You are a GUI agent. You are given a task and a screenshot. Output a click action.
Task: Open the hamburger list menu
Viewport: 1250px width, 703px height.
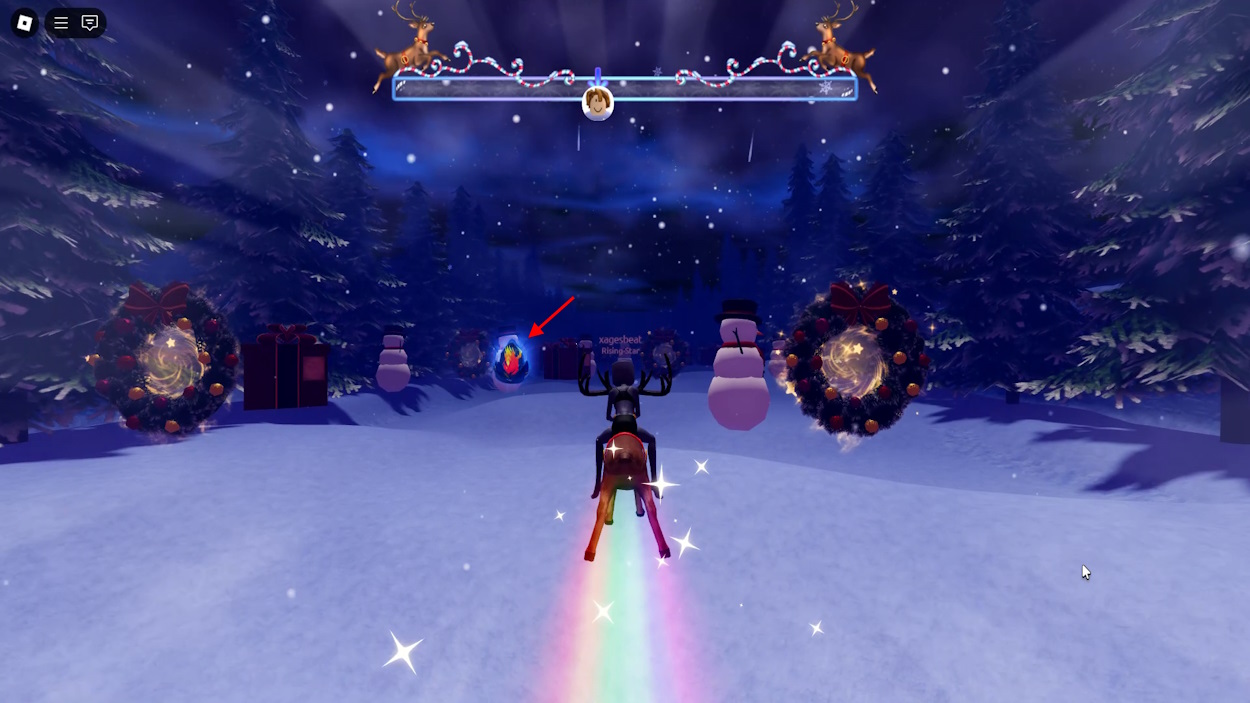pyautogui.click(x=61, y=23)
